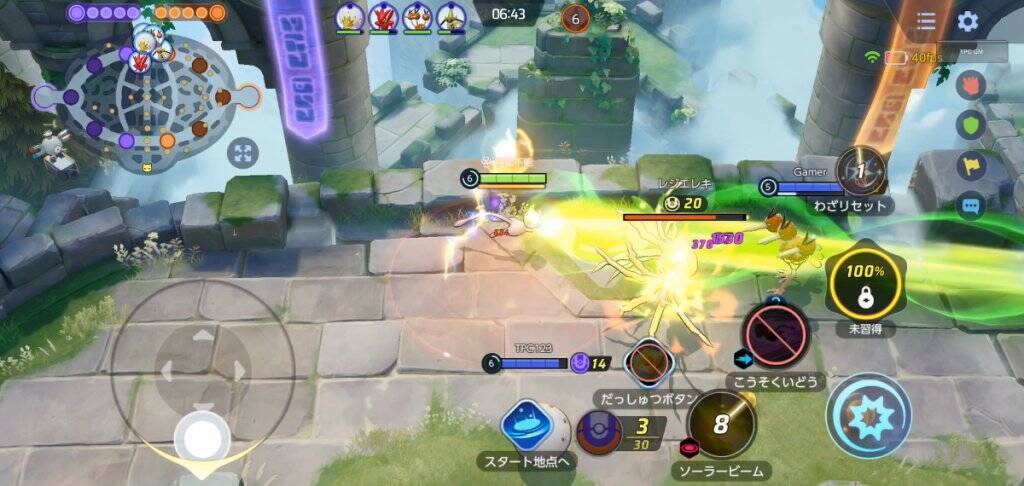The image size is (1024, 486).
Task: Send the green shield signal
Action: [971, 125]
